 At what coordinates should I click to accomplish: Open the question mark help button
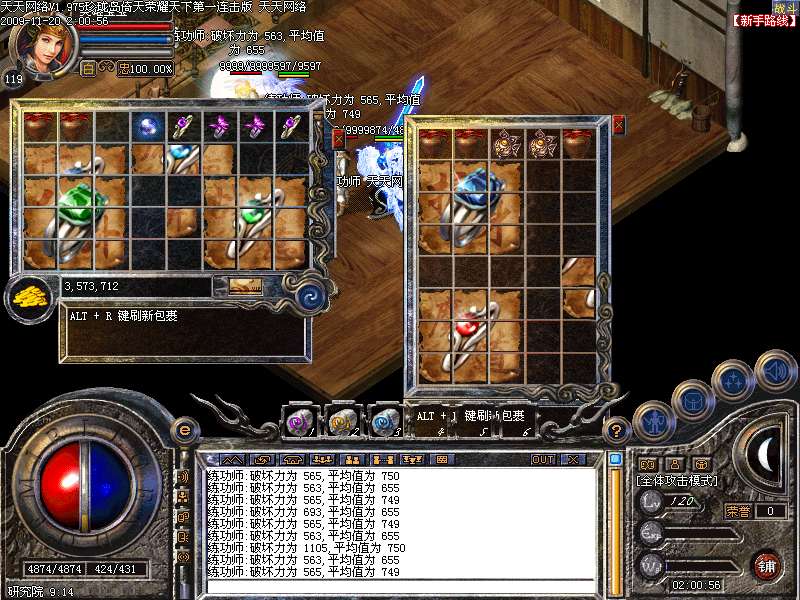tap(618, 431)
